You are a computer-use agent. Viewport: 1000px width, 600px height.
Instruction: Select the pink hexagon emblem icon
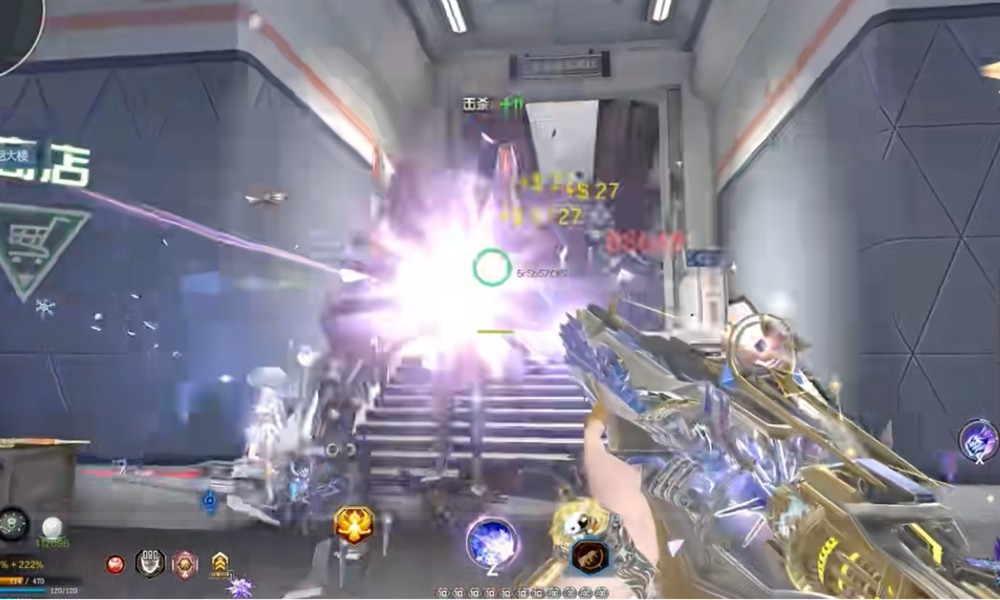click(x=184, y=564)
